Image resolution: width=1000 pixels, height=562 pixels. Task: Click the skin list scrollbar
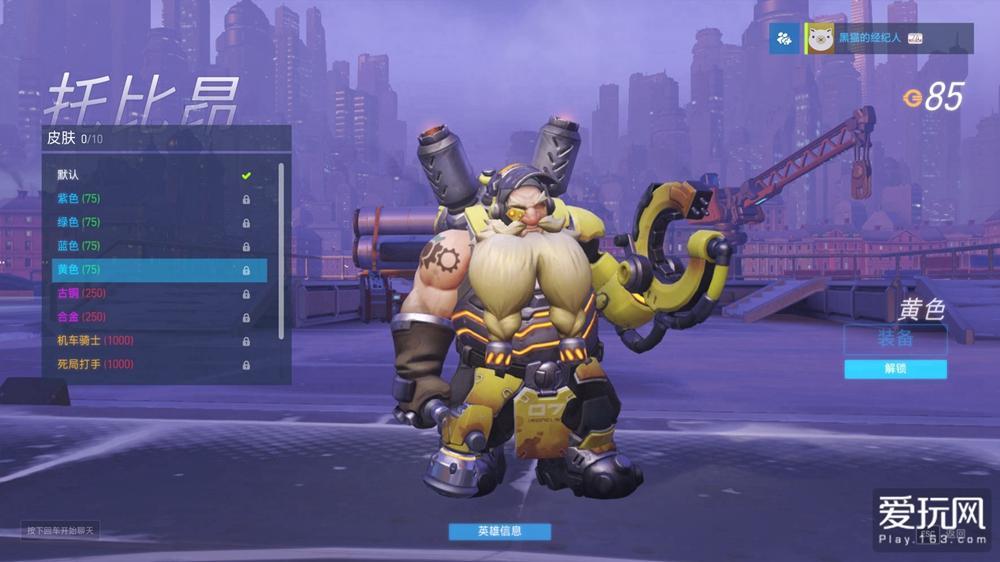282,250
